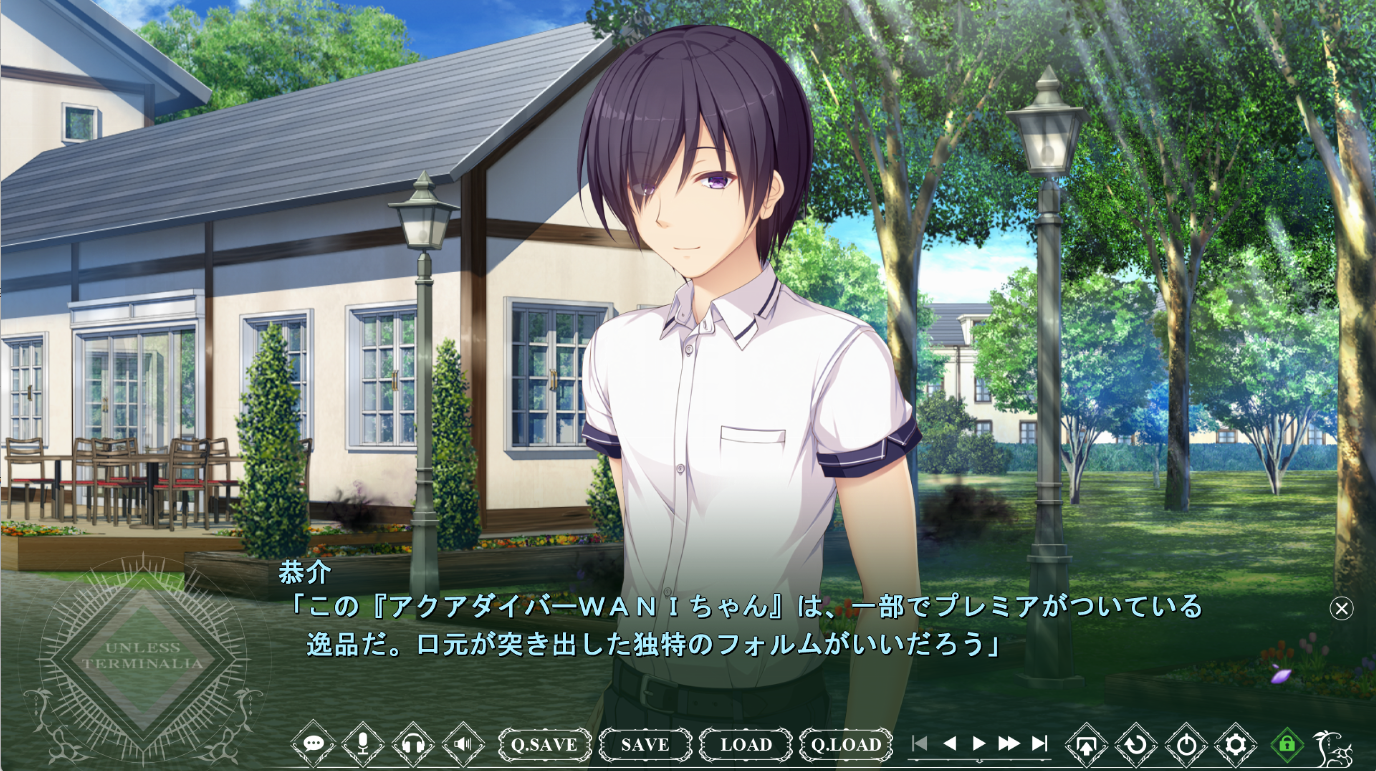The height and width of the screenshot is (771, 1376).
Task: Activate fast-forward skip mode
Action: (x=1009, y=743)
